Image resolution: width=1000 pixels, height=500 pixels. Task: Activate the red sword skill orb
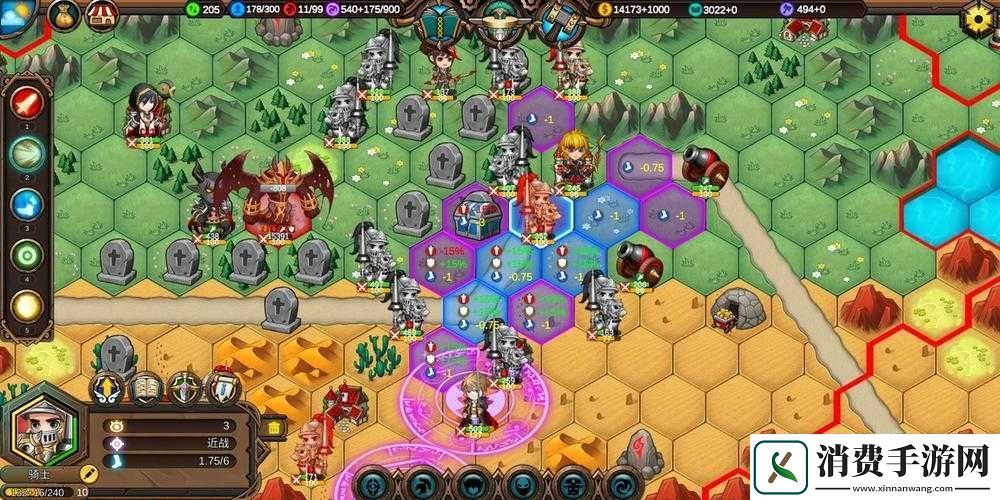coord(26,103)
